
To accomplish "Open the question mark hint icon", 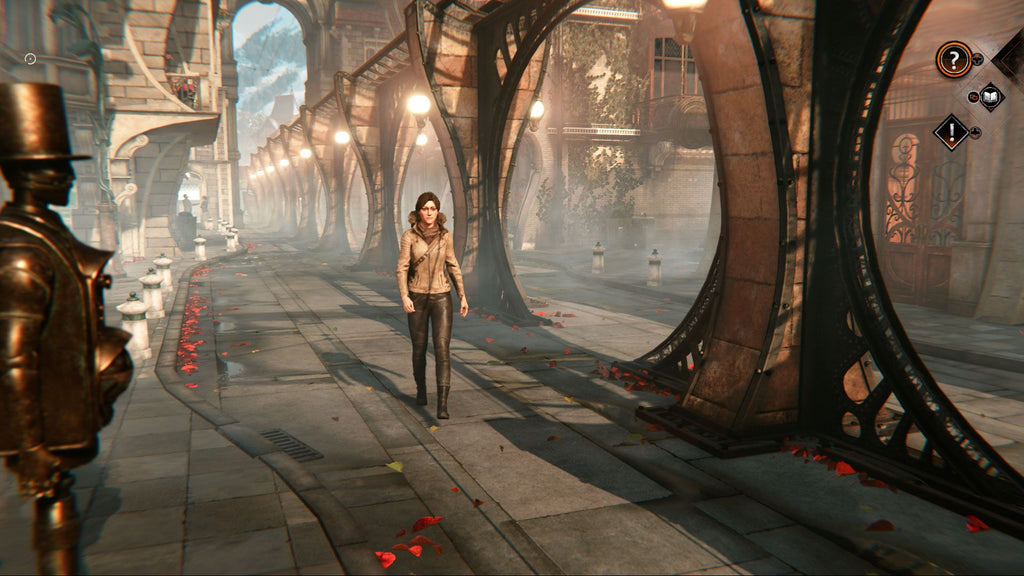I will click(953, 60).
